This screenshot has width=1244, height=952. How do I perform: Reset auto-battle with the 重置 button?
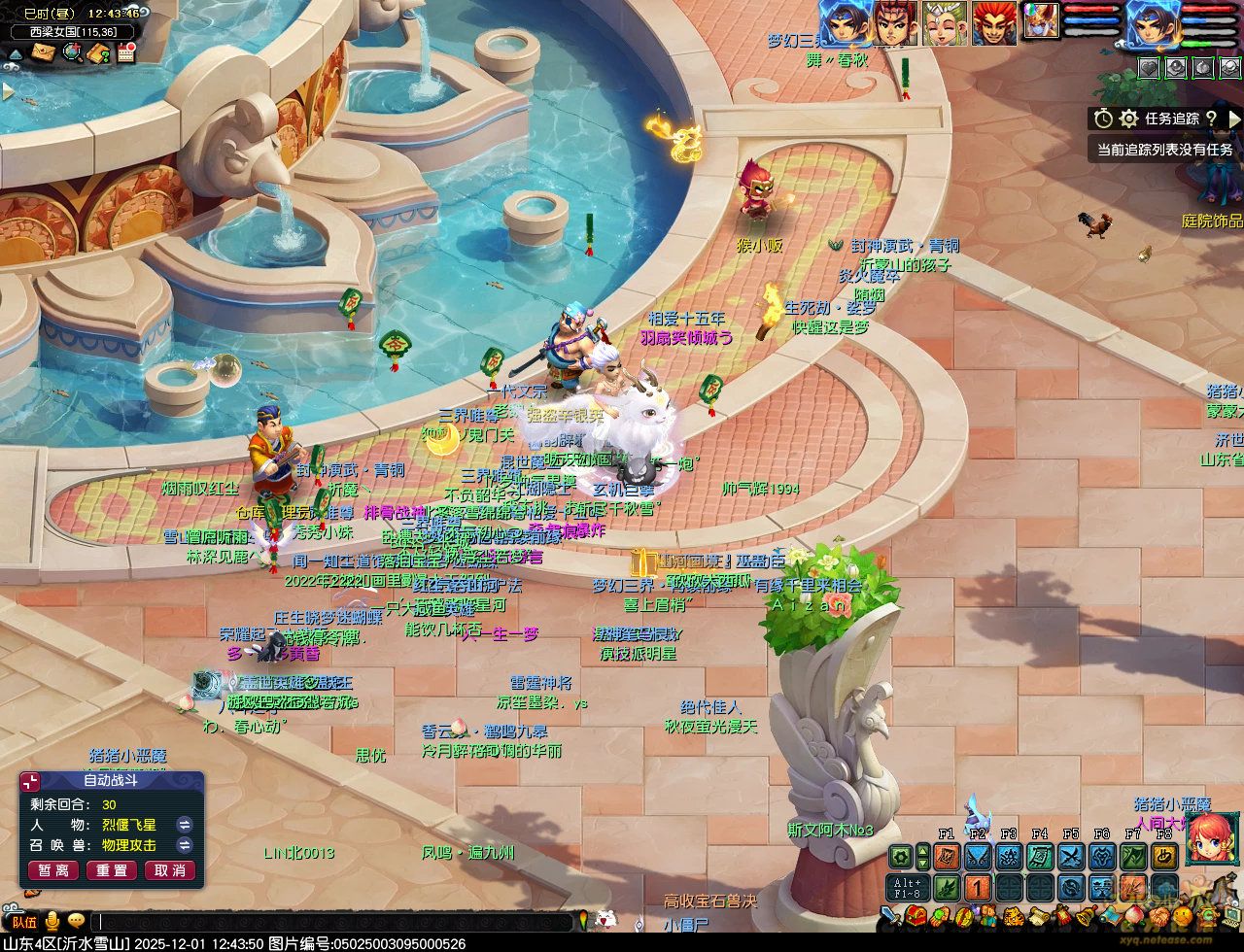tap(112, 870)
